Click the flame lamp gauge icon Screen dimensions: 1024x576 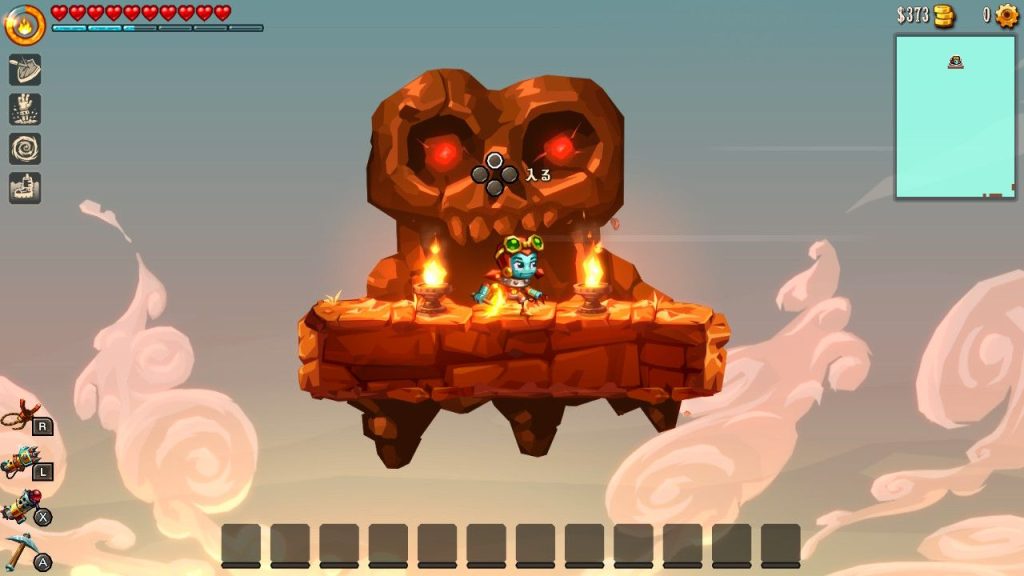click(x=24, y=25)
